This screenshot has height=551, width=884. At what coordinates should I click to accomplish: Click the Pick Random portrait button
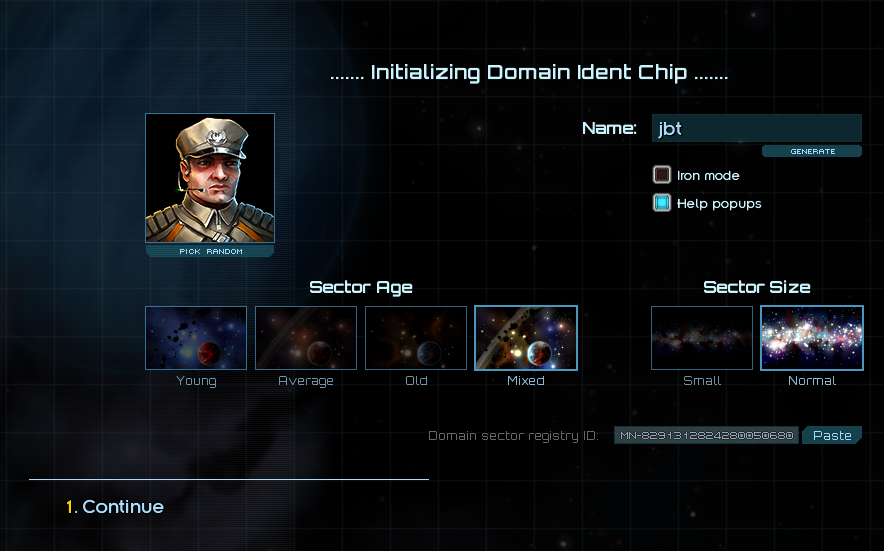tap(210, 252)
